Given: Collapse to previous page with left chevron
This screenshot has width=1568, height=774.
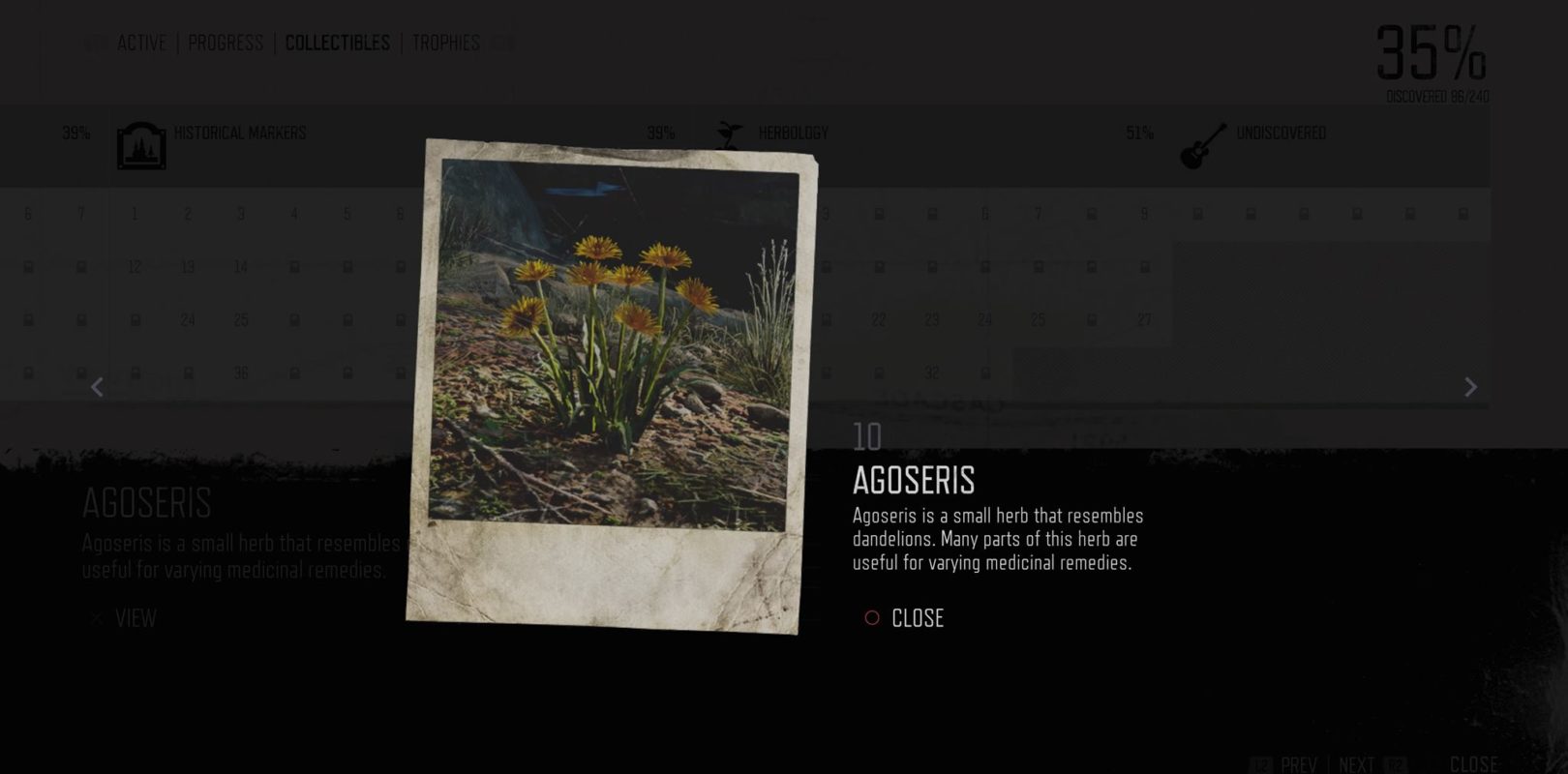Looking at the screenshot, I should [97, 387].
